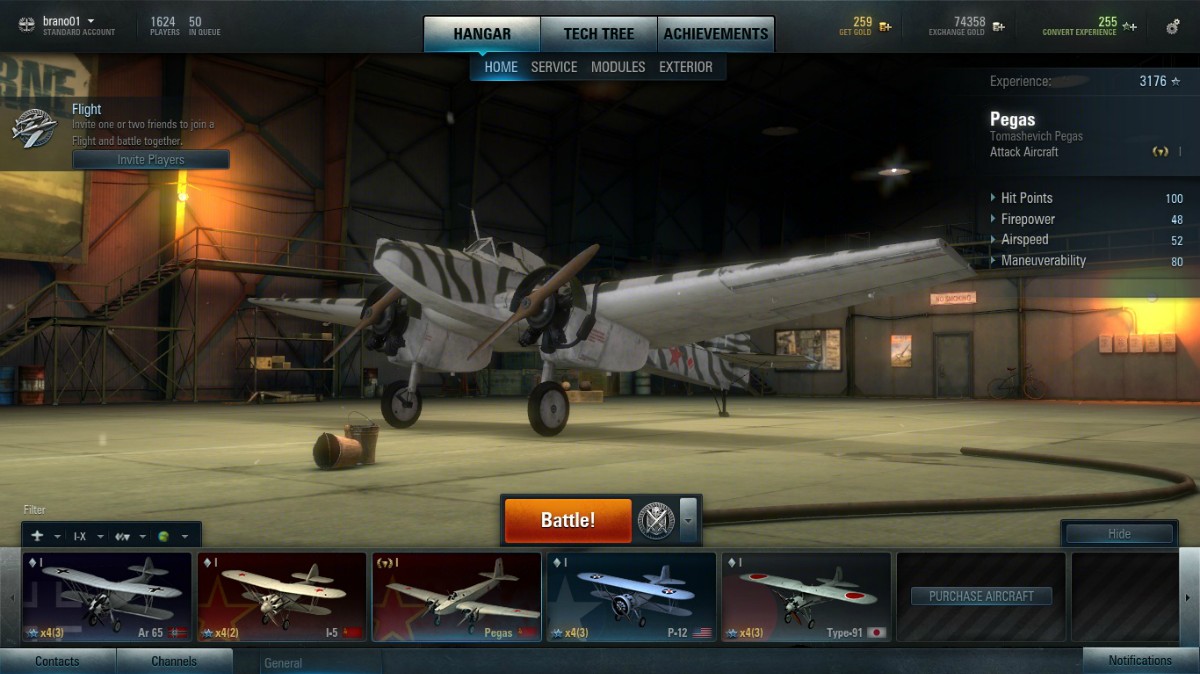Open the Achievements tab
This screenshot has width=1200, height=674.
tap(716, 34)
